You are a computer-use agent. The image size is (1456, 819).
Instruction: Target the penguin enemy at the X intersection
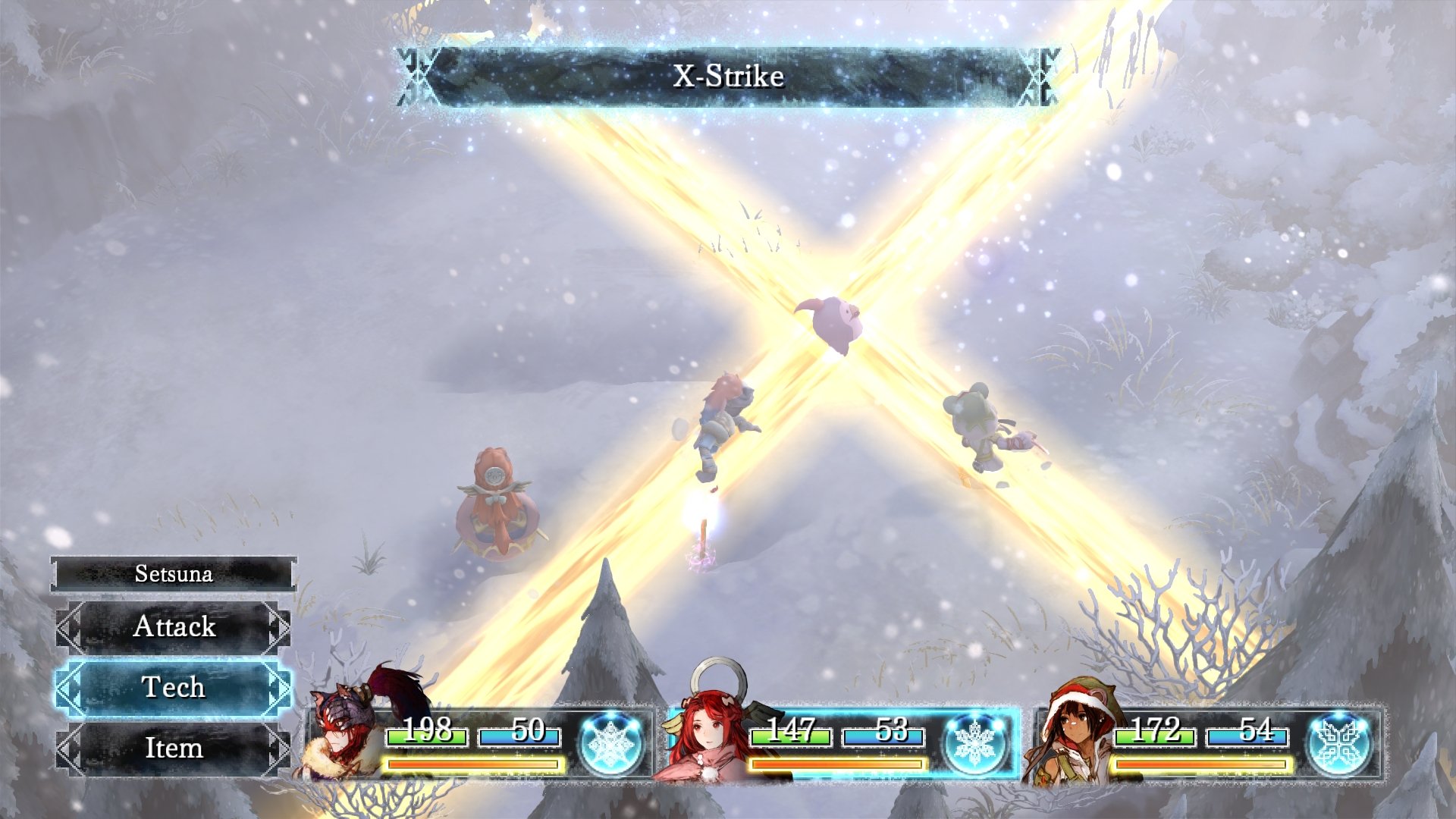tap(834, 322)
